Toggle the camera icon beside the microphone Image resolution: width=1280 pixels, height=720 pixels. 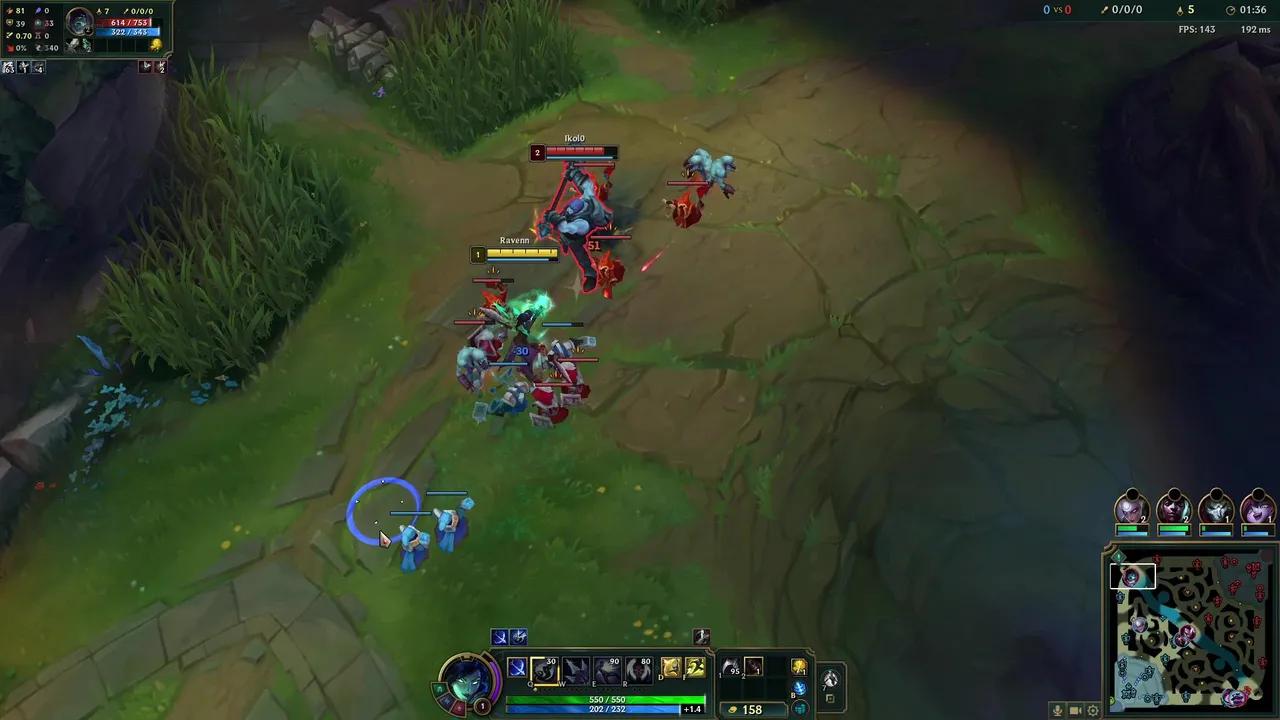click(1073, 710)
